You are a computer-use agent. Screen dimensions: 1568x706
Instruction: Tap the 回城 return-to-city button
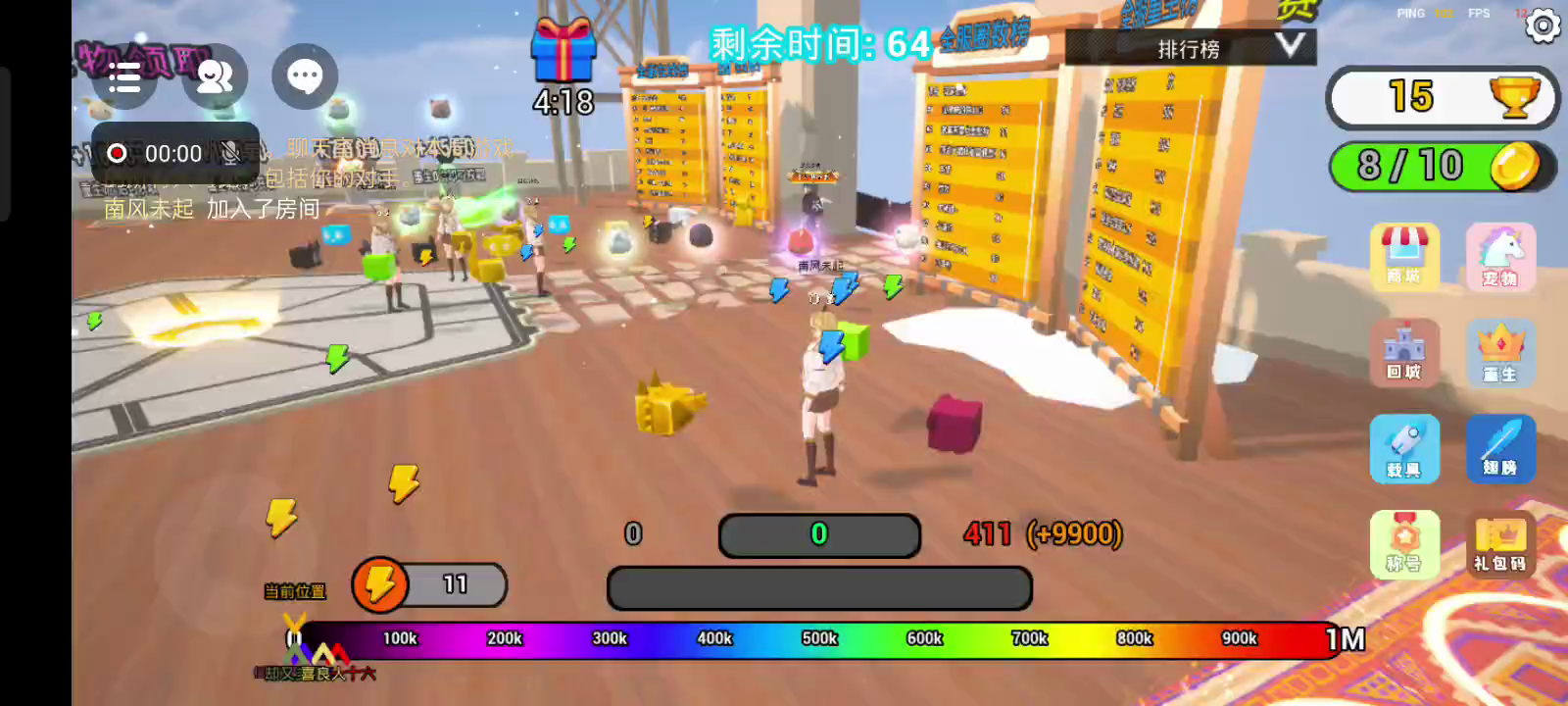click(x=1404, y=352)
